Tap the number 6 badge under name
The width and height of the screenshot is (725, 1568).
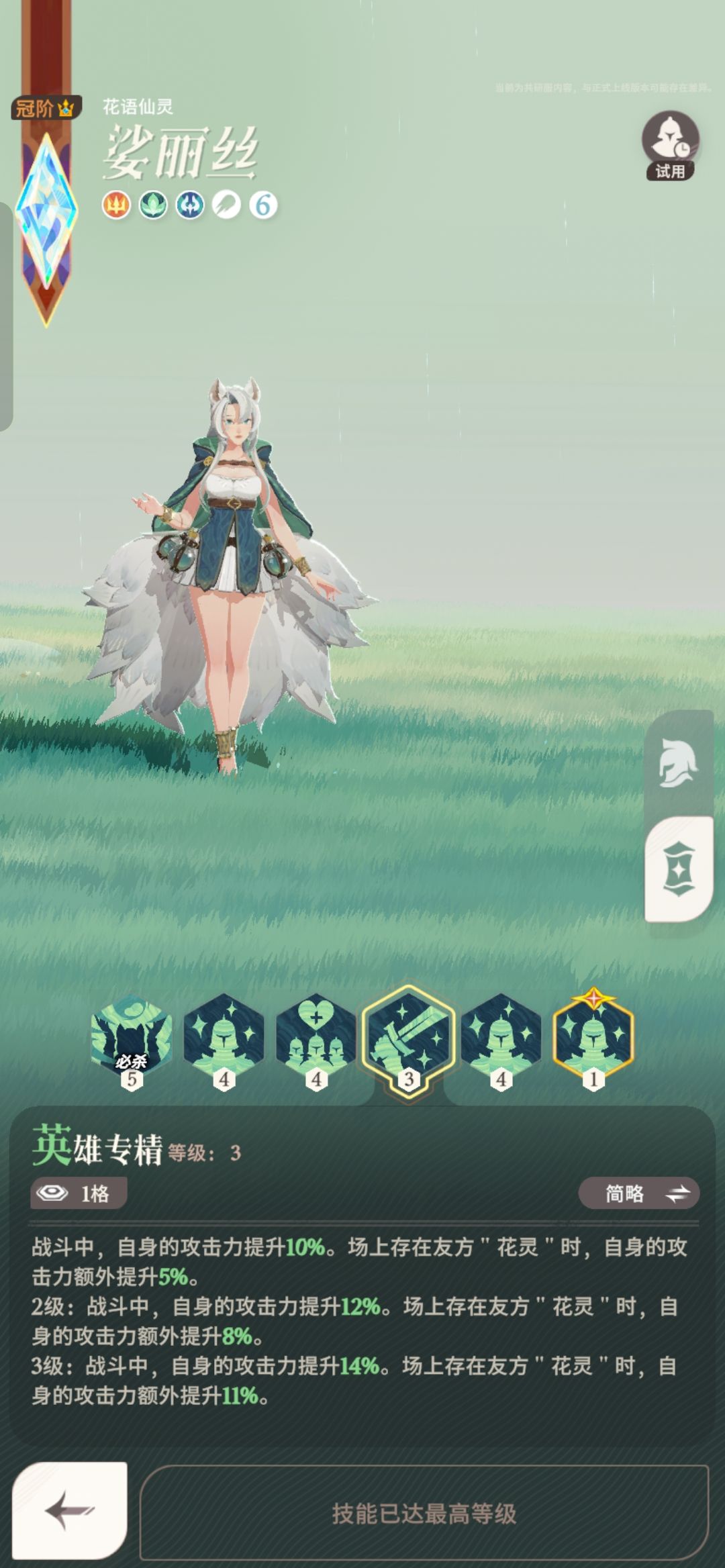(263, 205)
